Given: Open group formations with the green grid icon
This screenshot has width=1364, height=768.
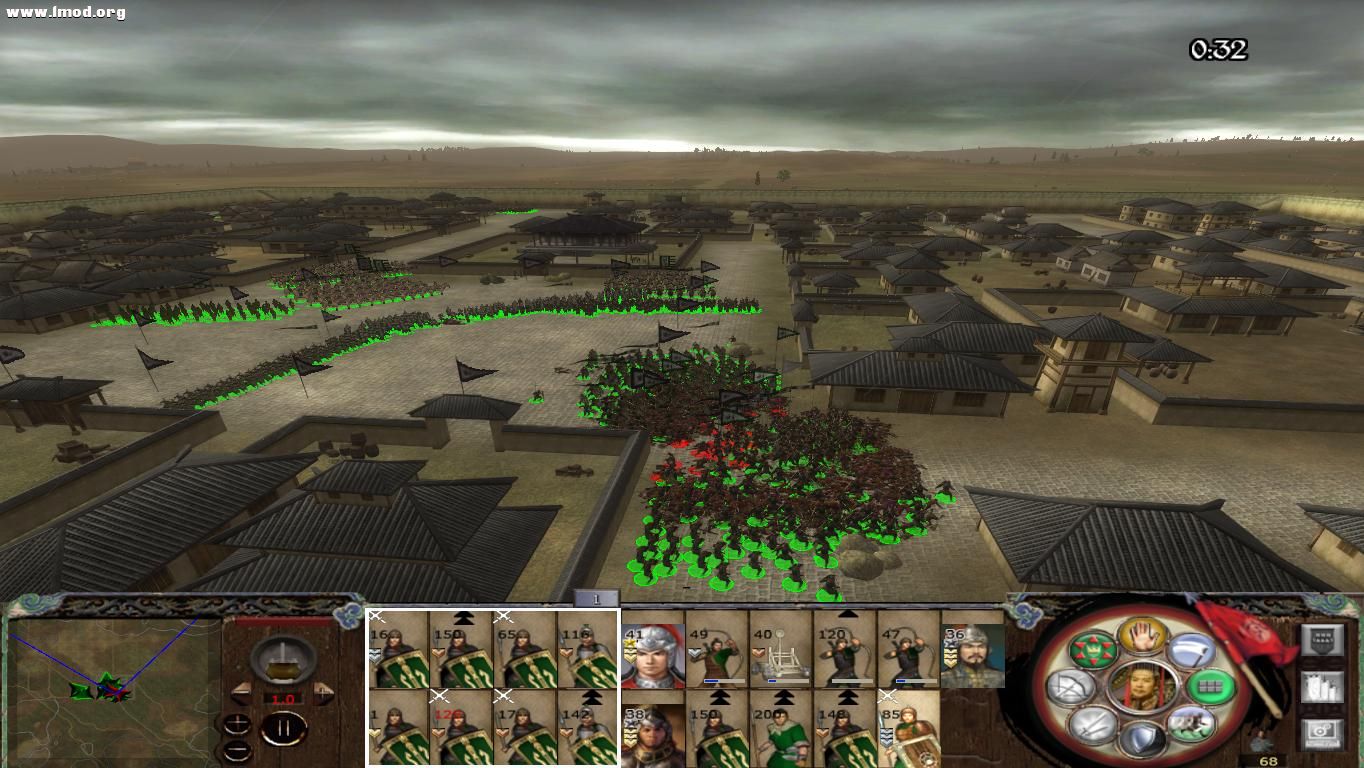Looking at the screenshot, I should click(x=1212, y=687).
